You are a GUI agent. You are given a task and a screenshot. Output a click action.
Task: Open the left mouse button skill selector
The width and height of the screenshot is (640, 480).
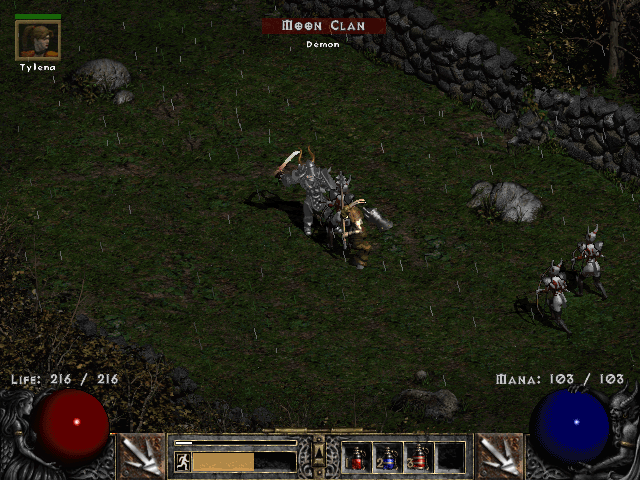point(141,456)
